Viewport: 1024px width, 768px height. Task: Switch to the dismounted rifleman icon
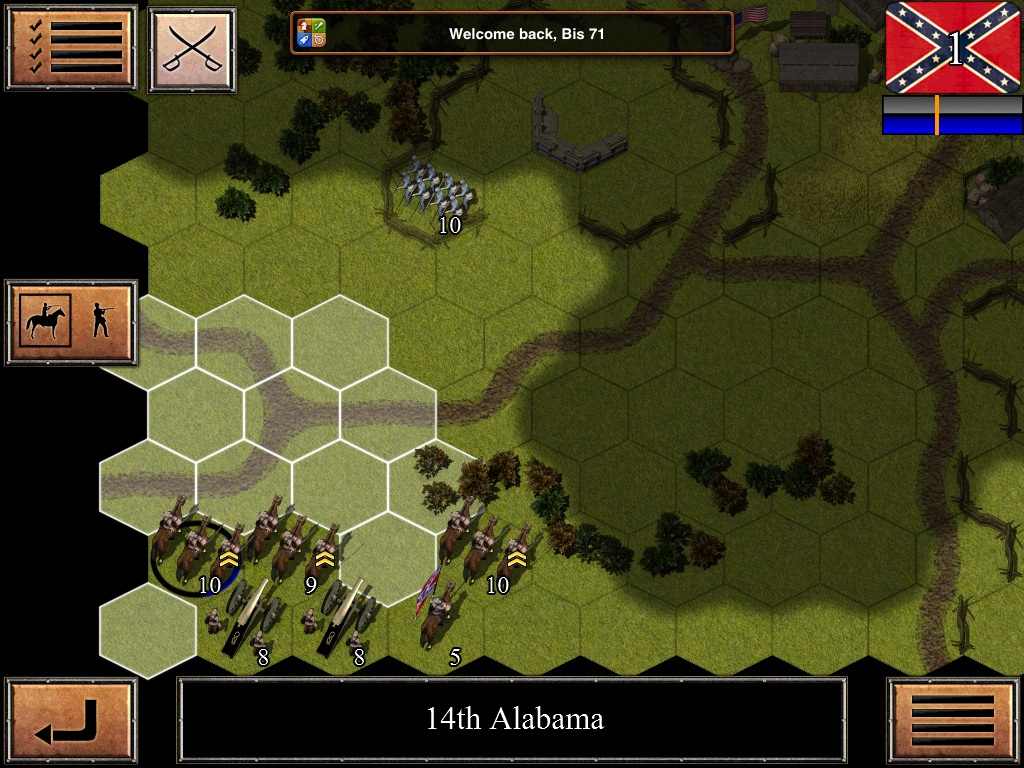tap(100, 322)
